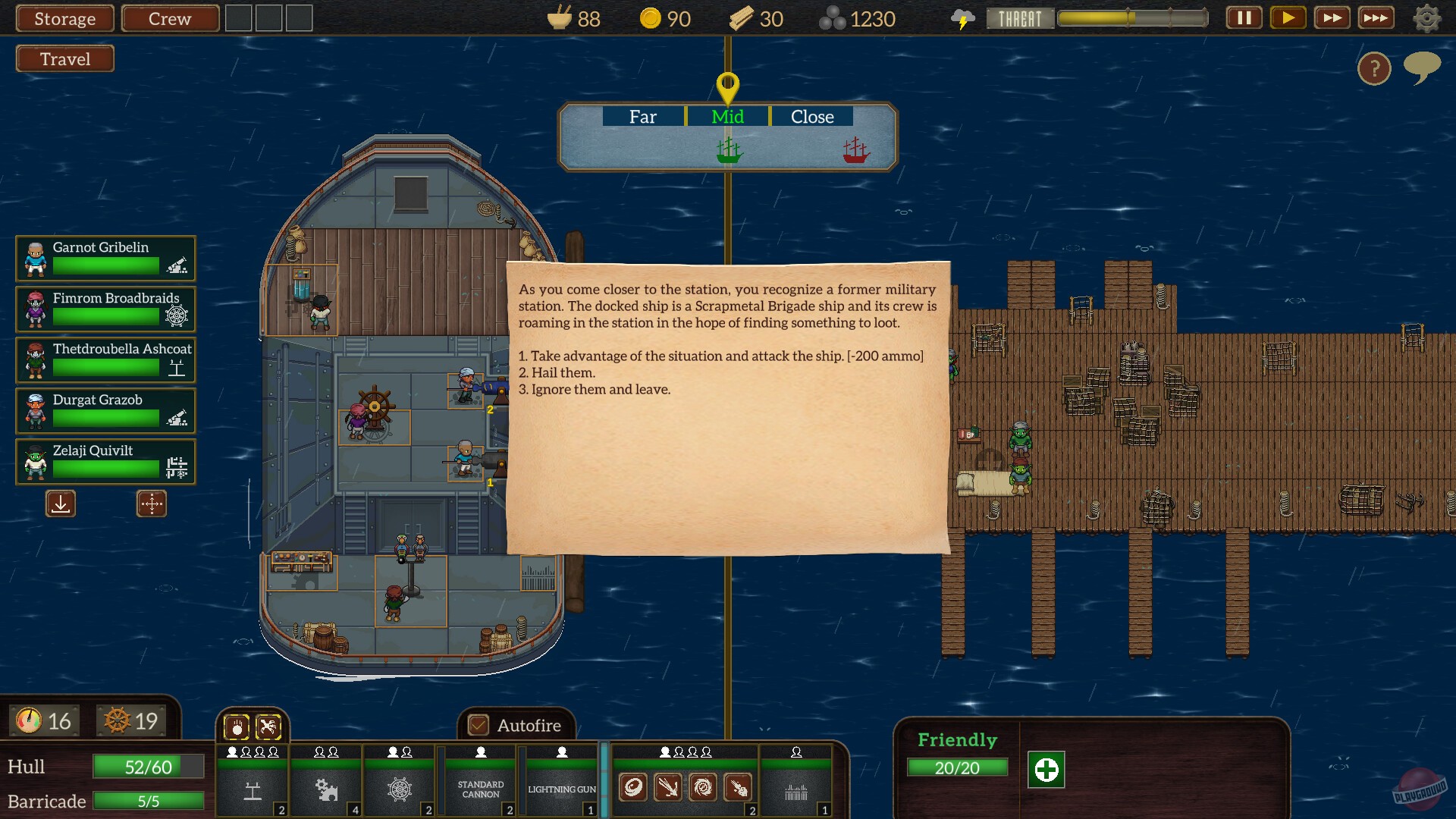Select crew member Zelaji Quivilt
Screen dimensions: 1456x819
pyautogui.click(x=105, y=462)
